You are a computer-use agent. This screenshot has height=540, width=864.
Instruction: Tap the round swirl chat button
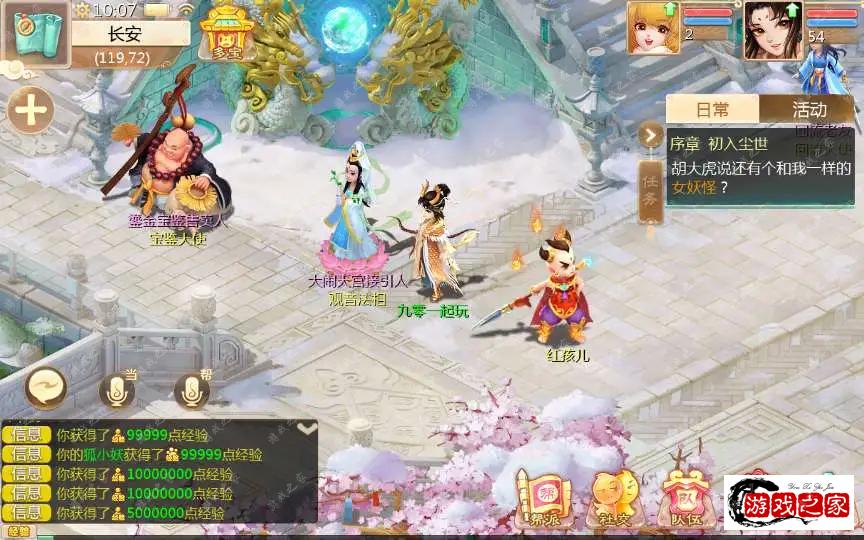(x=45, y=387)
